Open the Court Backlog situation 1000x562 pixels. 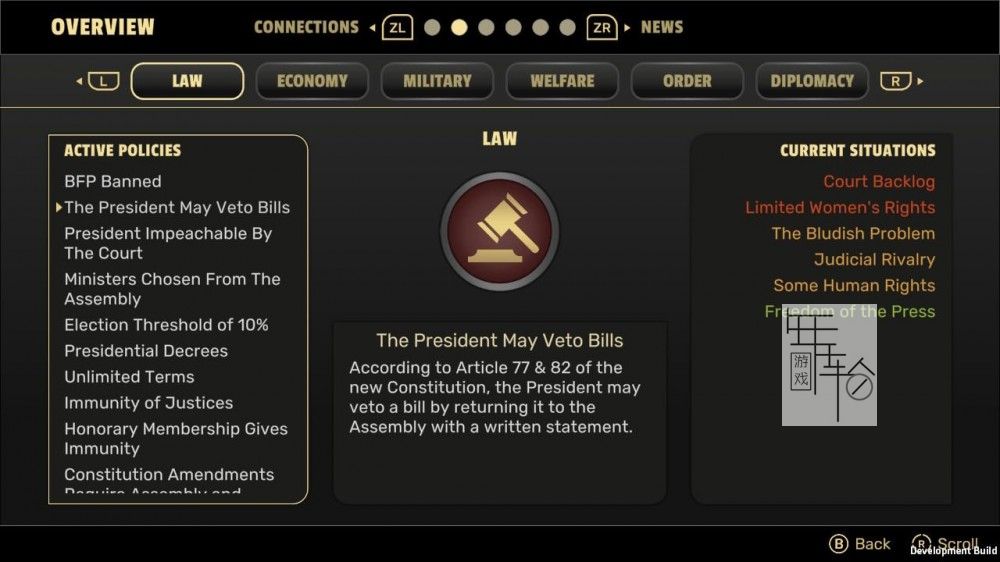pyautogui.click(x=878, y=181)
